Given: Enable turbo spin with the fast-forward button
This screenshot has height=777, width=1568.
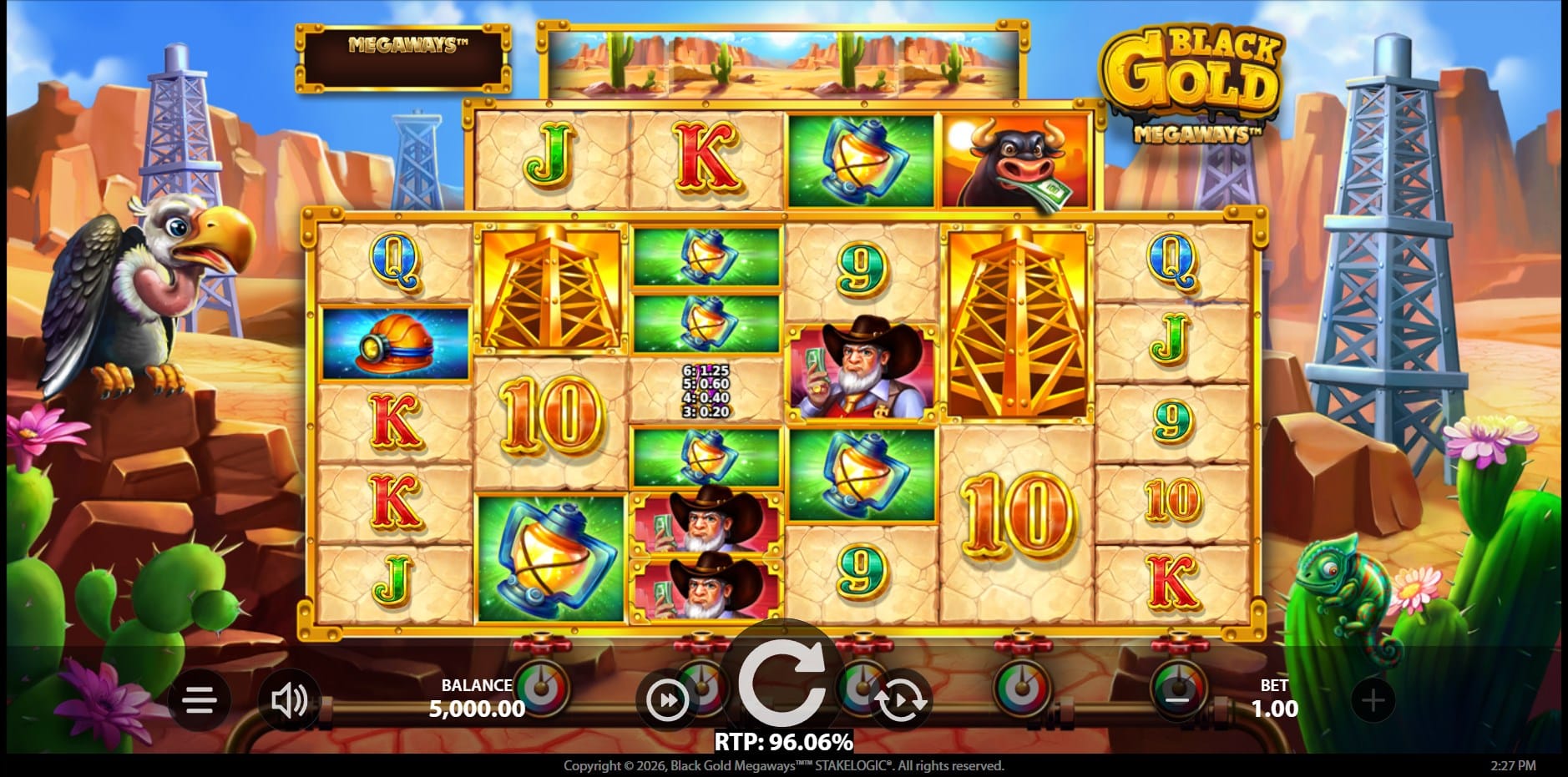Looking at the screenshot, I should pos(667,701).
